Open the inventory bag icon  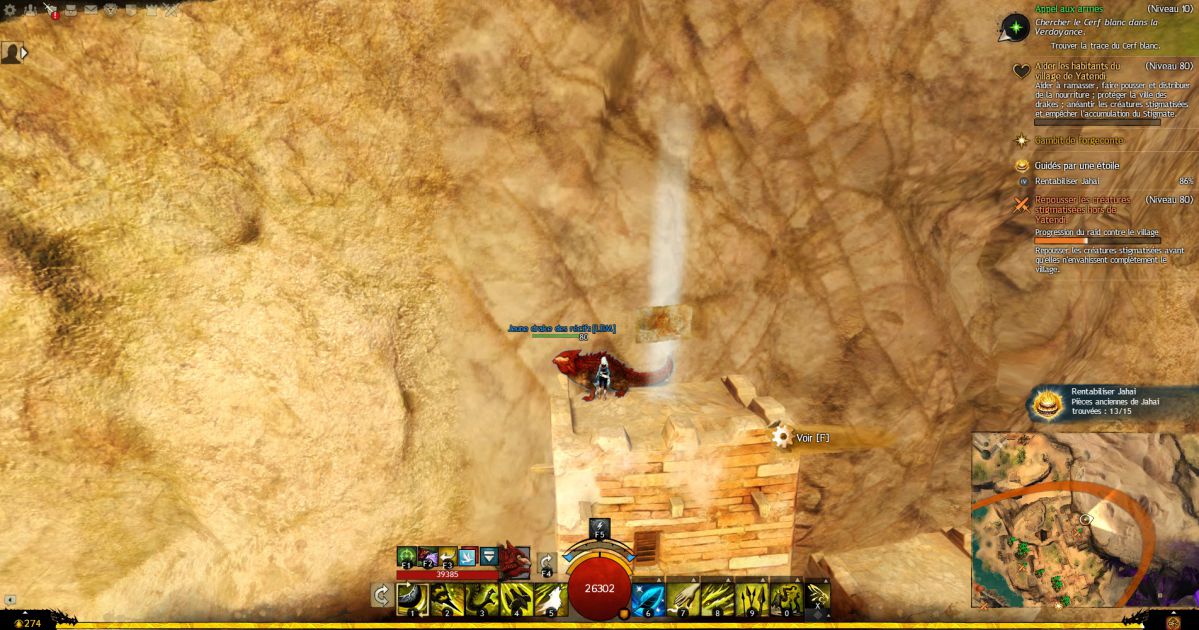click(70, 10)
